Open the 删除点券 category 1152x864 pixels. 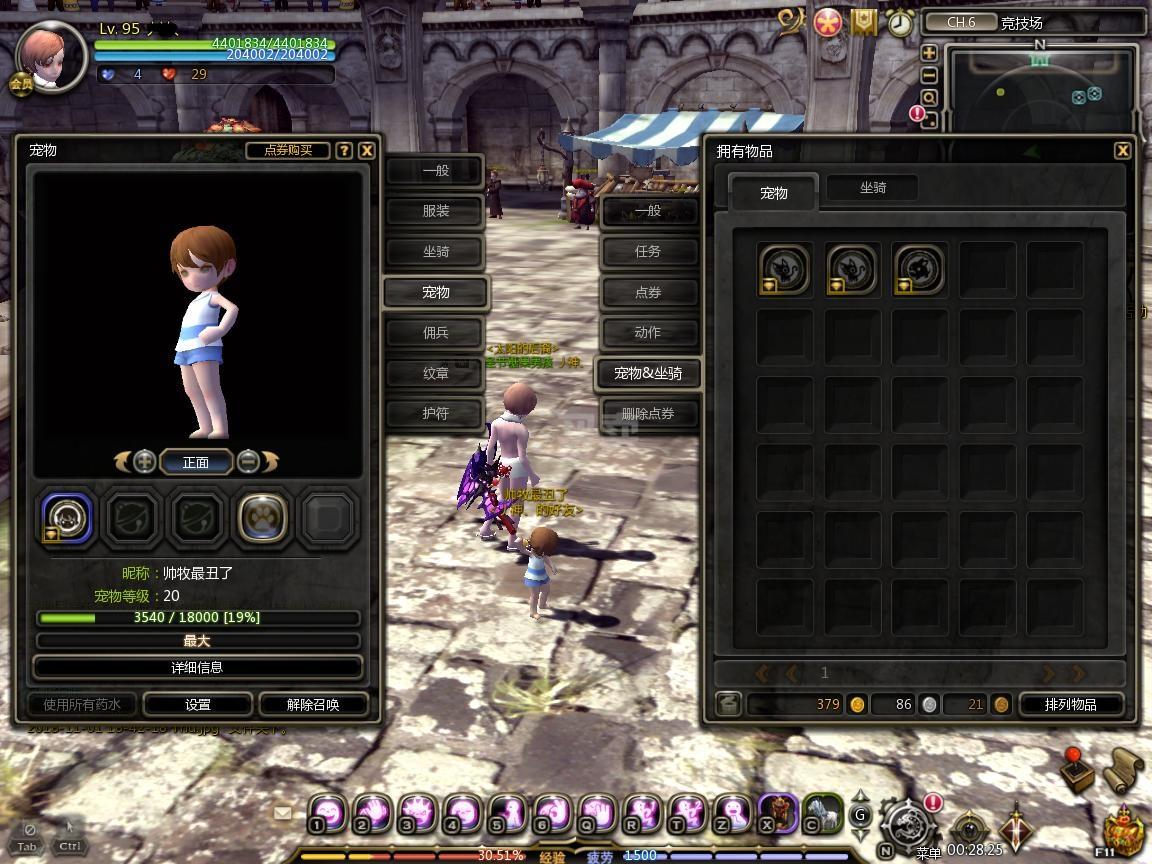[x=648, y=414]
